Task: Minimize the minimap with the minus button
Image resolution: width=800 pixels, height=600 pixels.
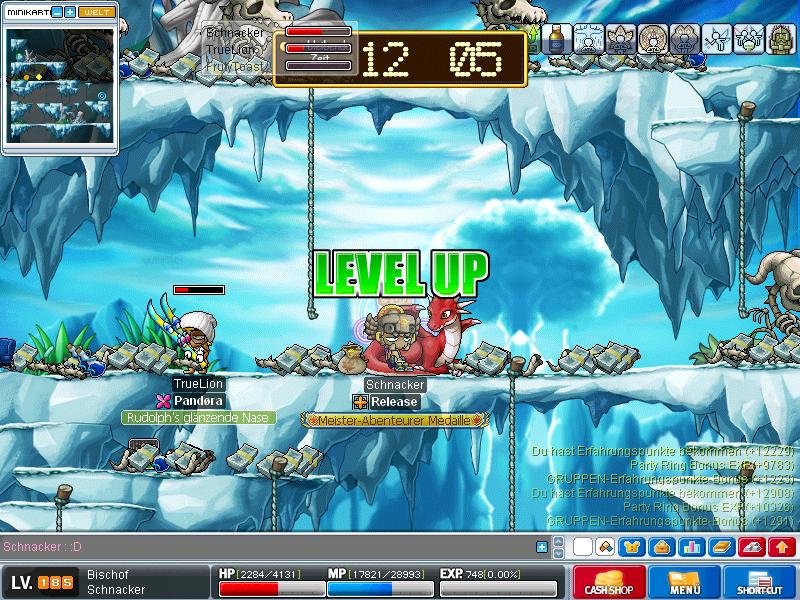Action: point(56,12)
